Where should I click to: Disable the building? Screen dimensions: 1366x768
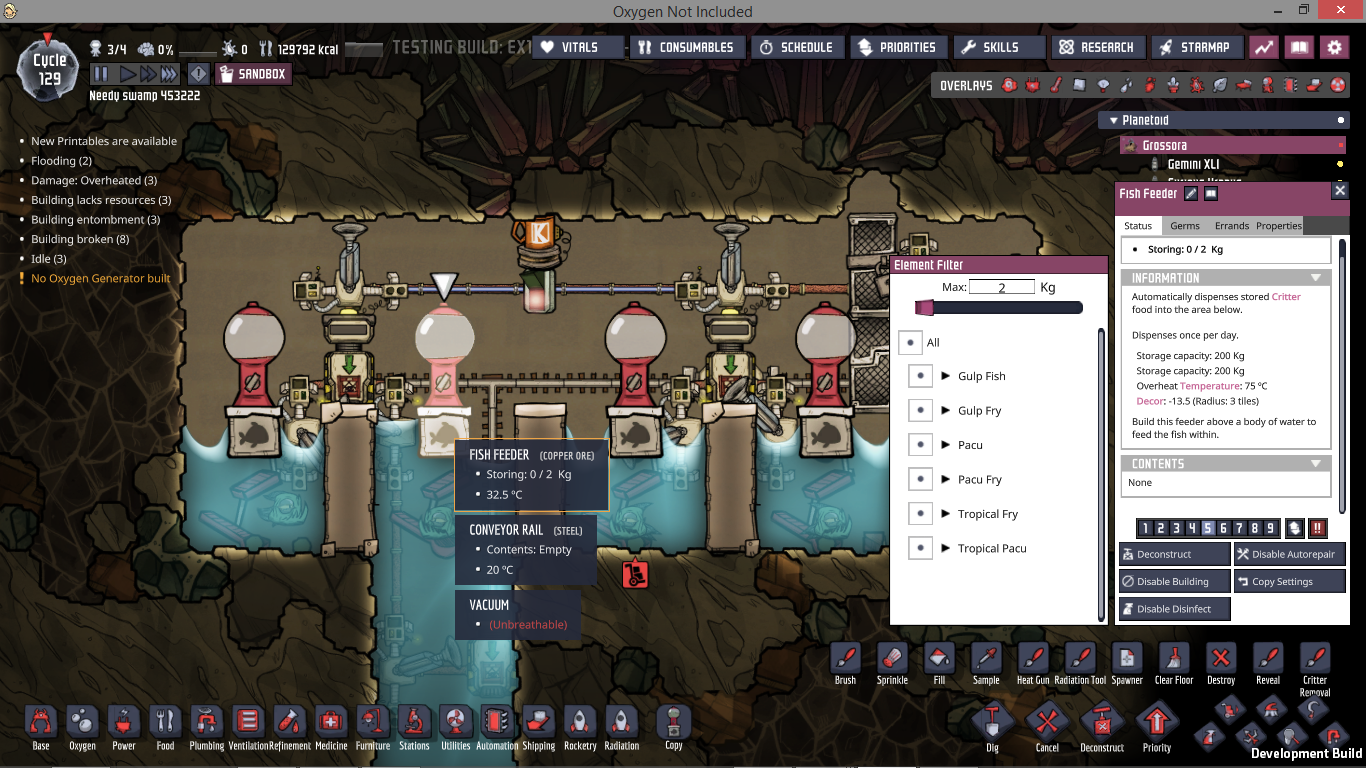[x=1174, y=581]
